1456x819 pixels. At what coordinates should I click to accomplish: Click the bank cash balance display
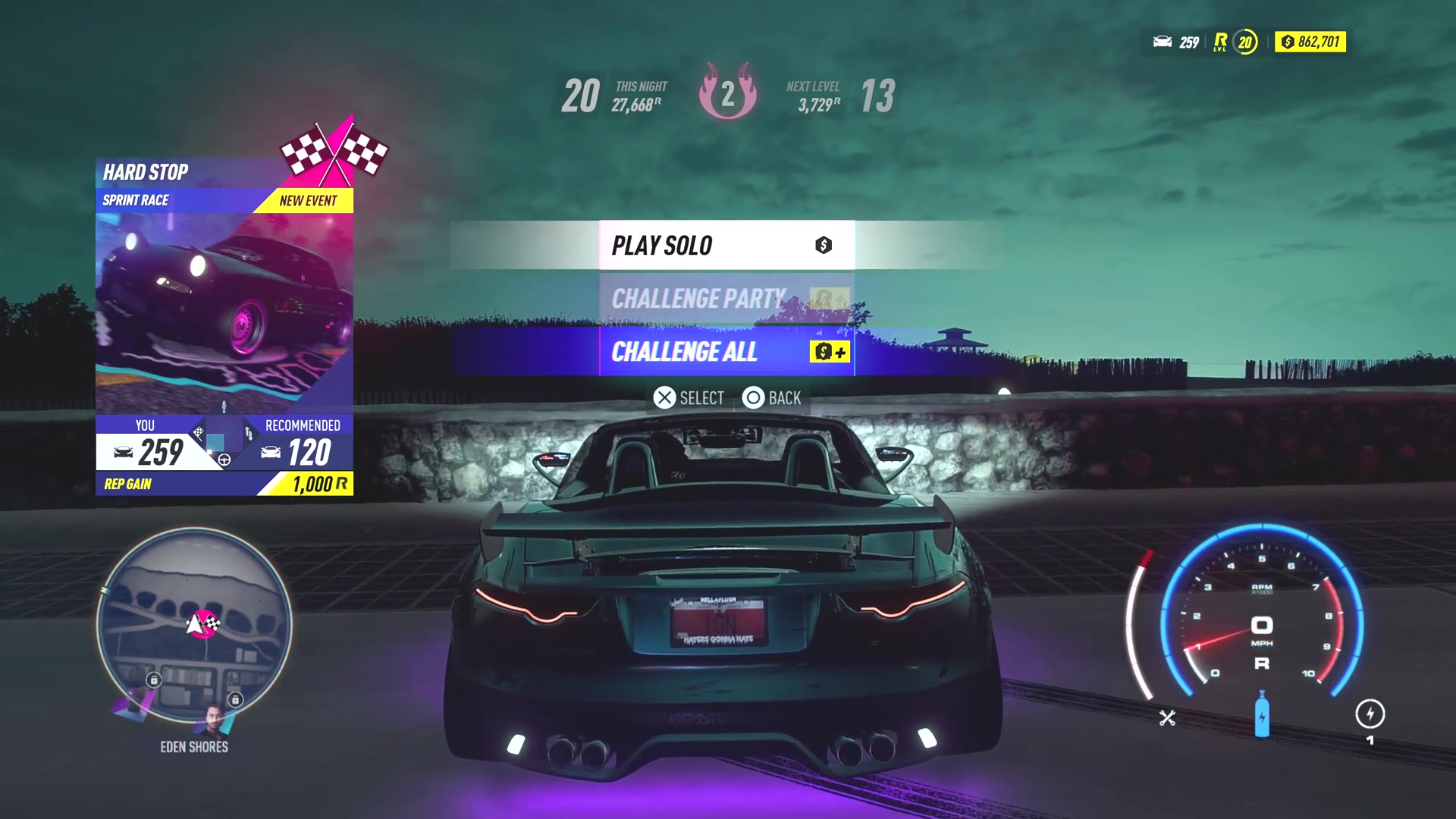(1310, 42)
